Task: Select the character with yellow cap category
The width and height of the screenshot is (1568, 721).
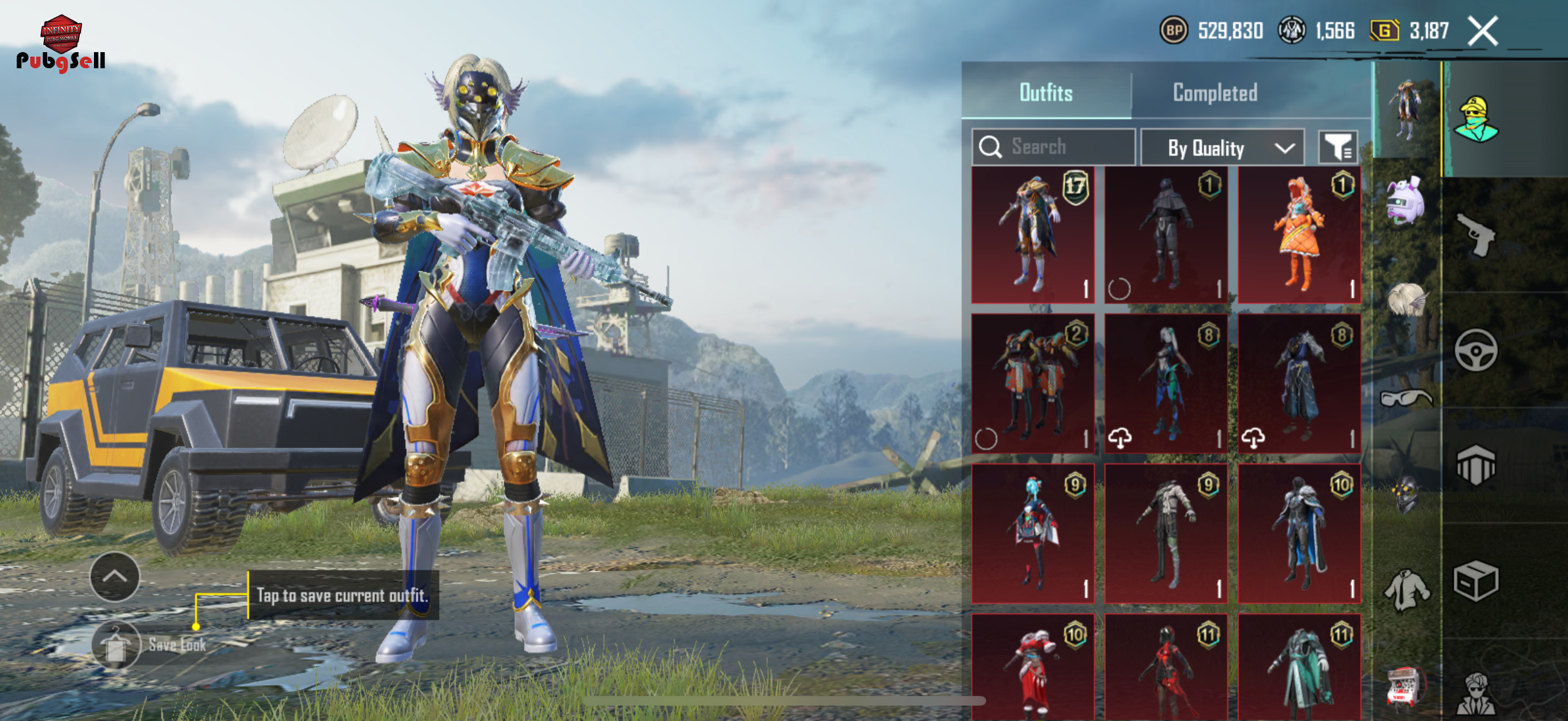Action: coord(1475,120)
